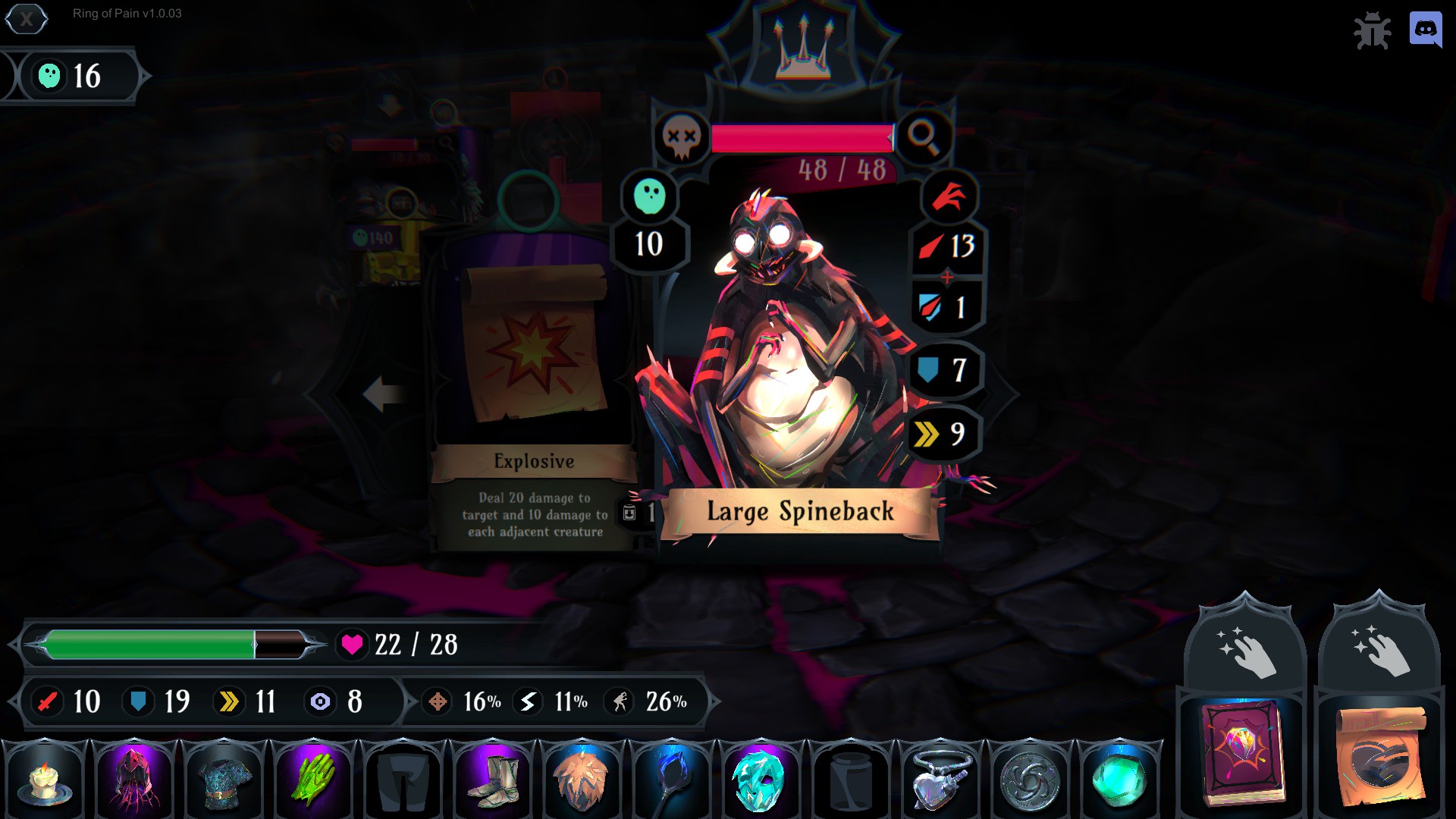
Task: Select the blue staff item
Action: [x=672, y=778]
